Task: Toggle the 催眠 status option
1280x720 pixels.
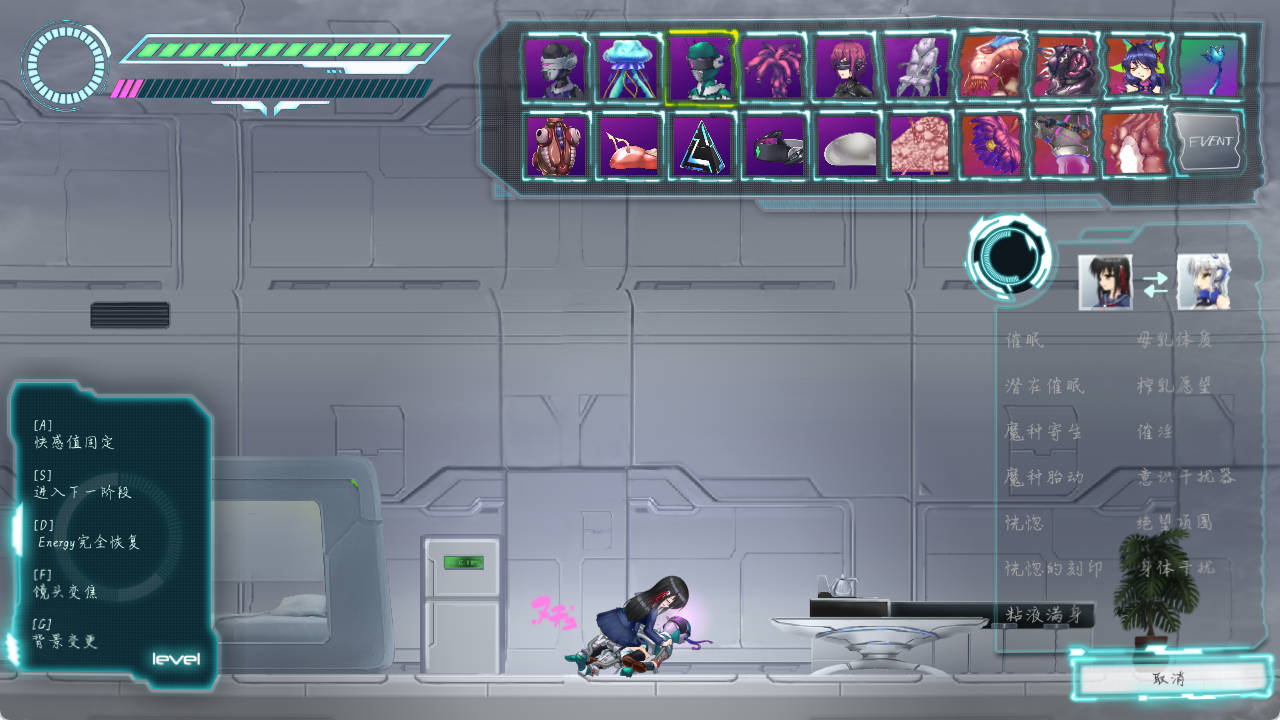Action: click(x=1025, y=340)
